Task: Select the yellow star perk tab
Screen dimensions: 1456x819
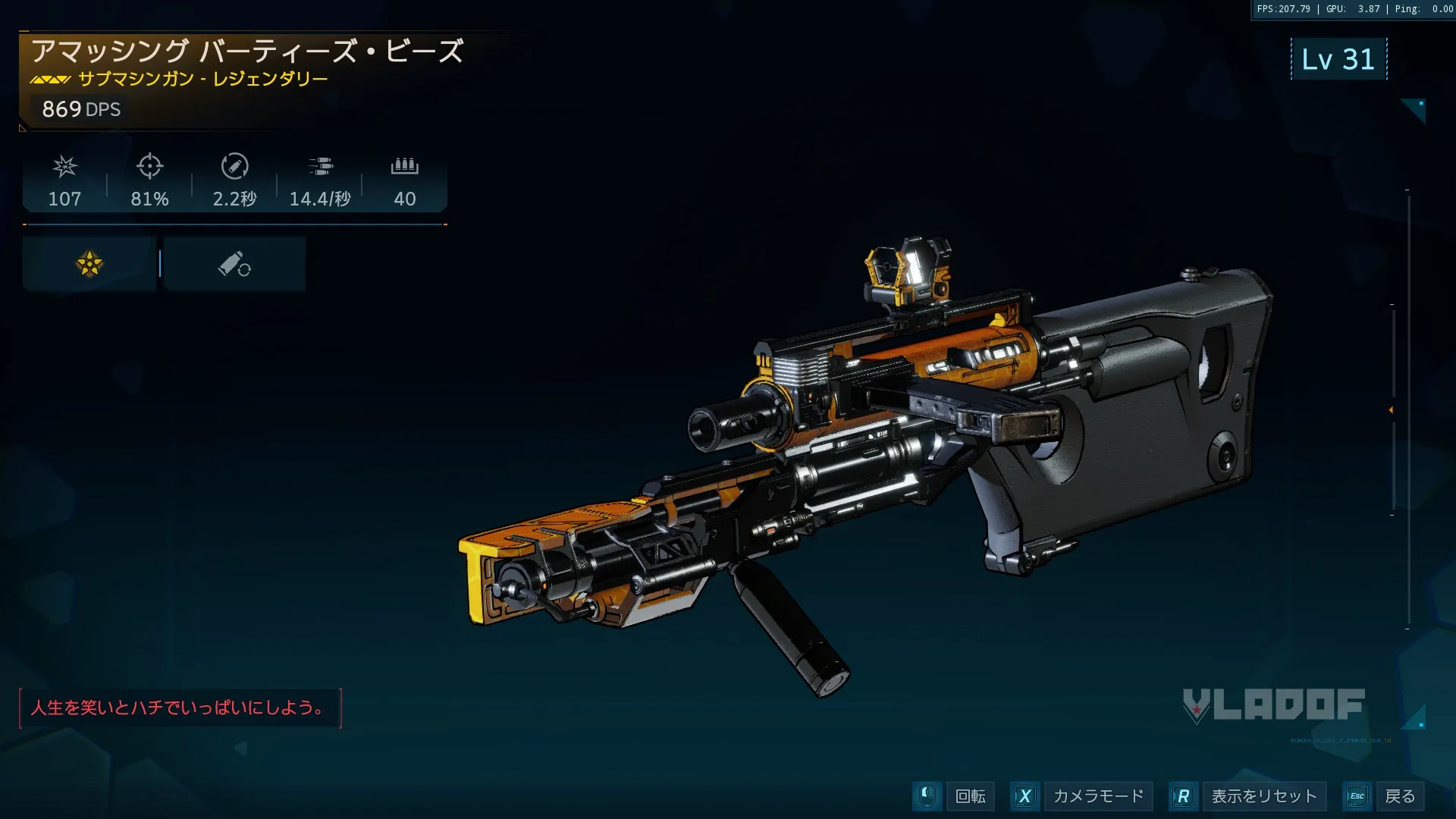Action: [89, 264]
